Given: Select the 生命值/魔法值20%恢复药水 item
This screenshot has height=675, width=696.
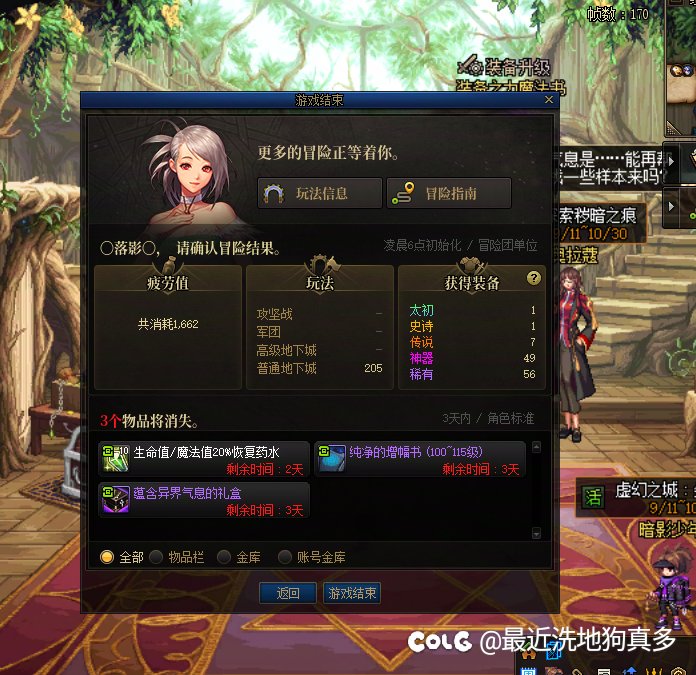Looking at the screenshot, I should click(204, 460).
